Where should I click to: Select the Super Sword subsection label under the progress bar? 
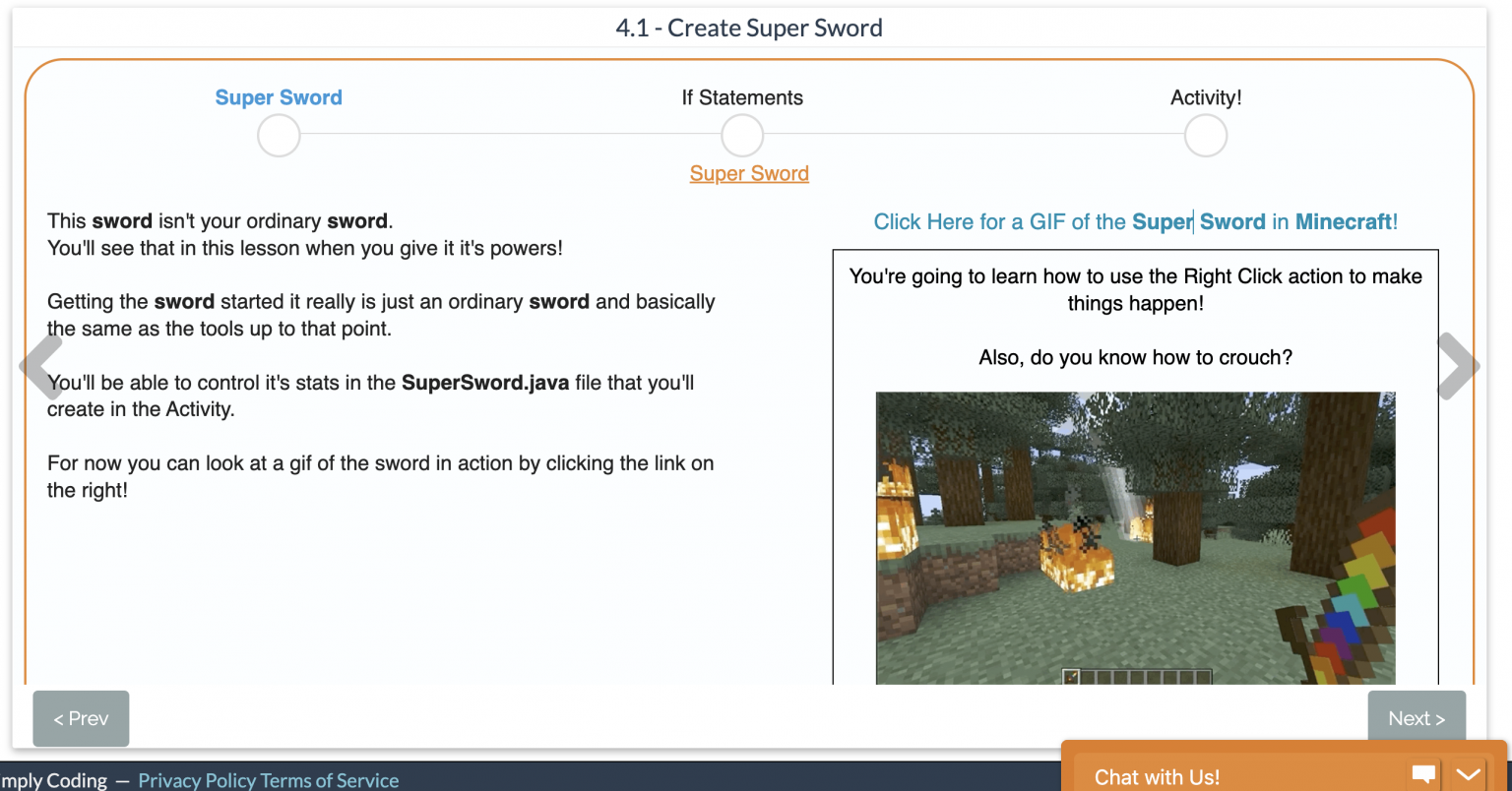pyautogui.click(x=749, y=173)
